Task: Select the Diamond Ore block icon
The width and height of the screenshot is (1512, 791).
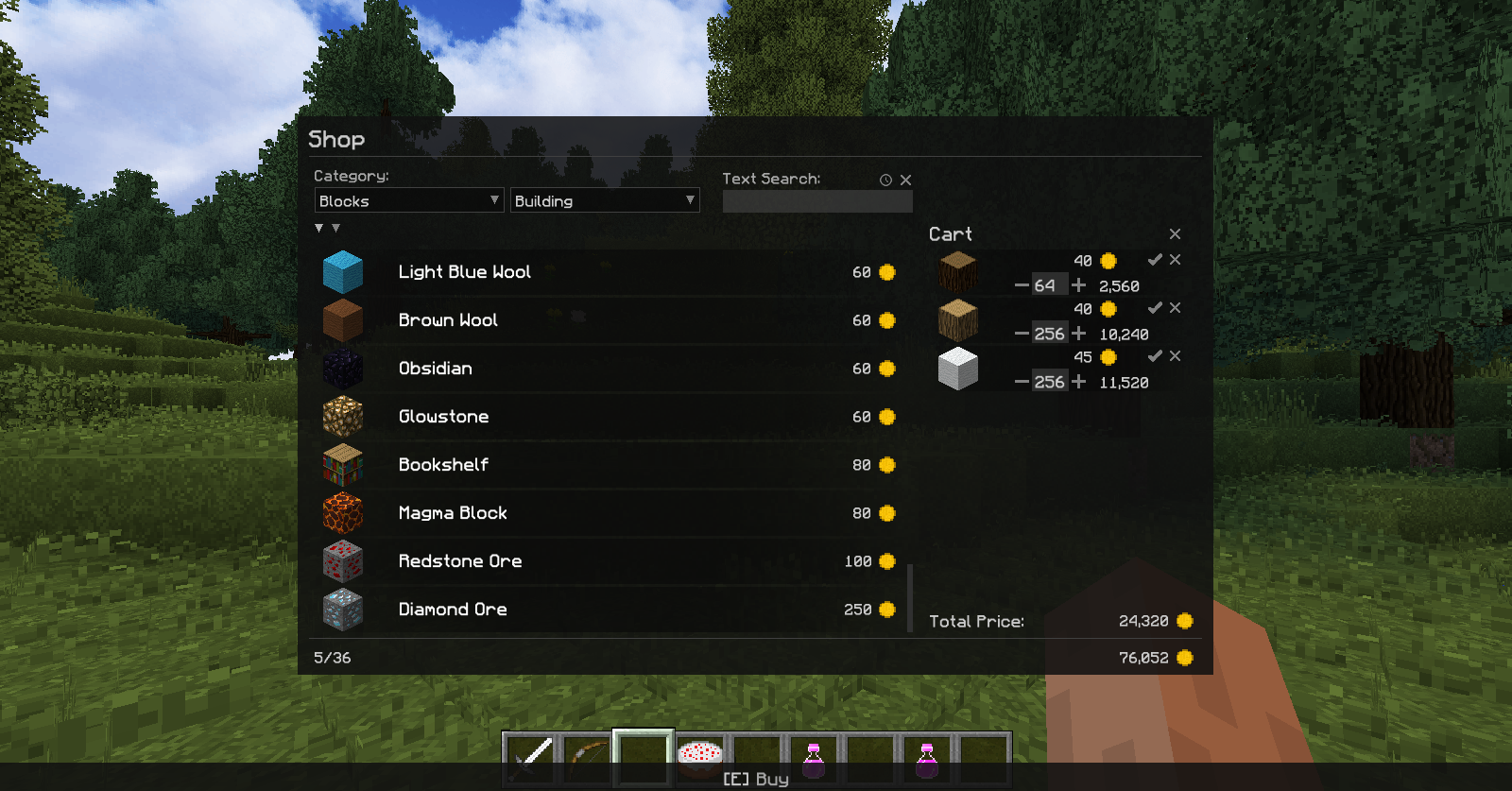Action: point(341,609)
